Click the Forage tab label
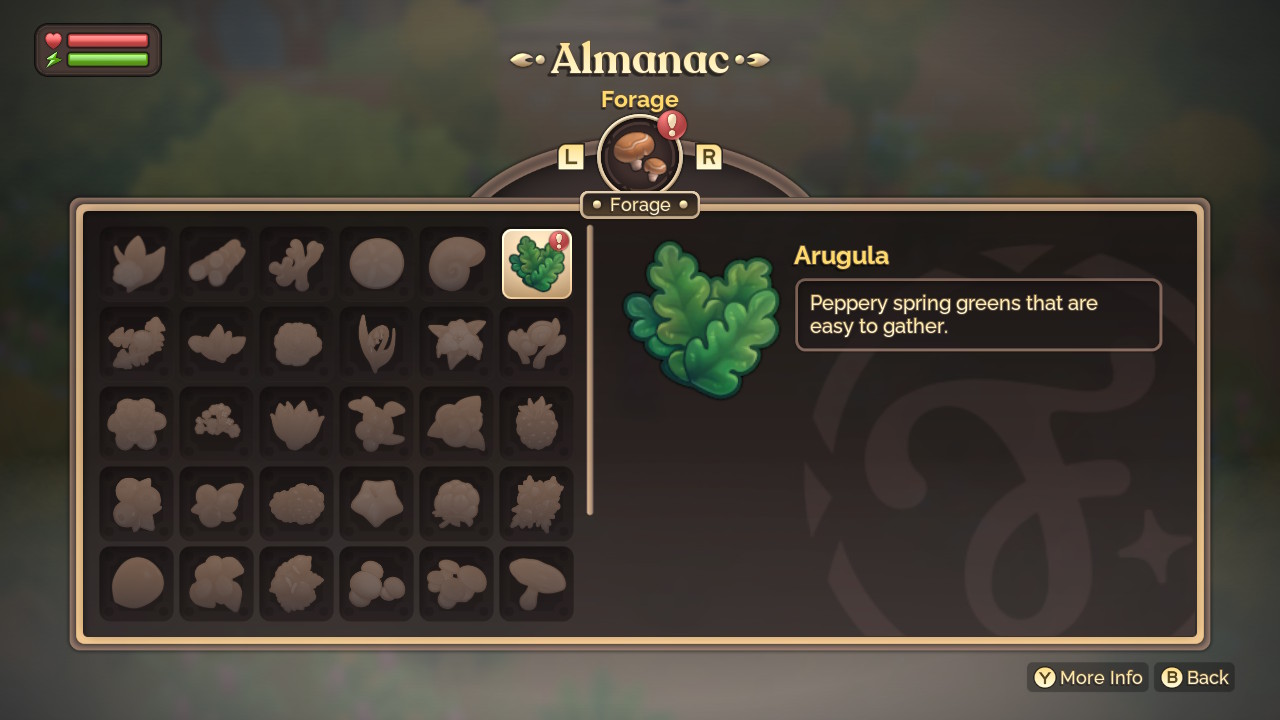This screenshot has width=1280, height=720. (640, 204)
